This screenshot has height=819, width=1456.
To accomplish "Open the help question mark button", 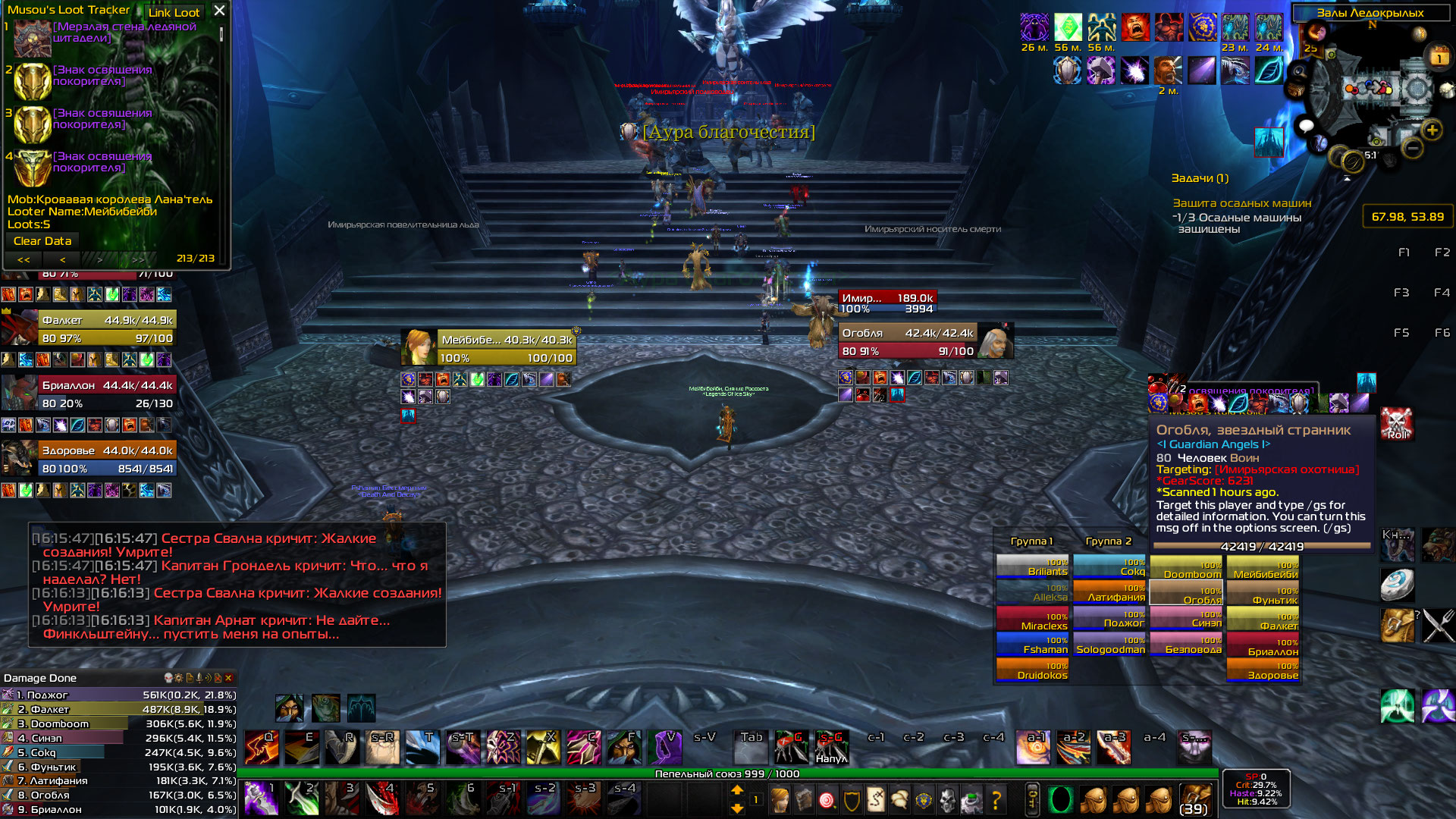I will point(996,799).
